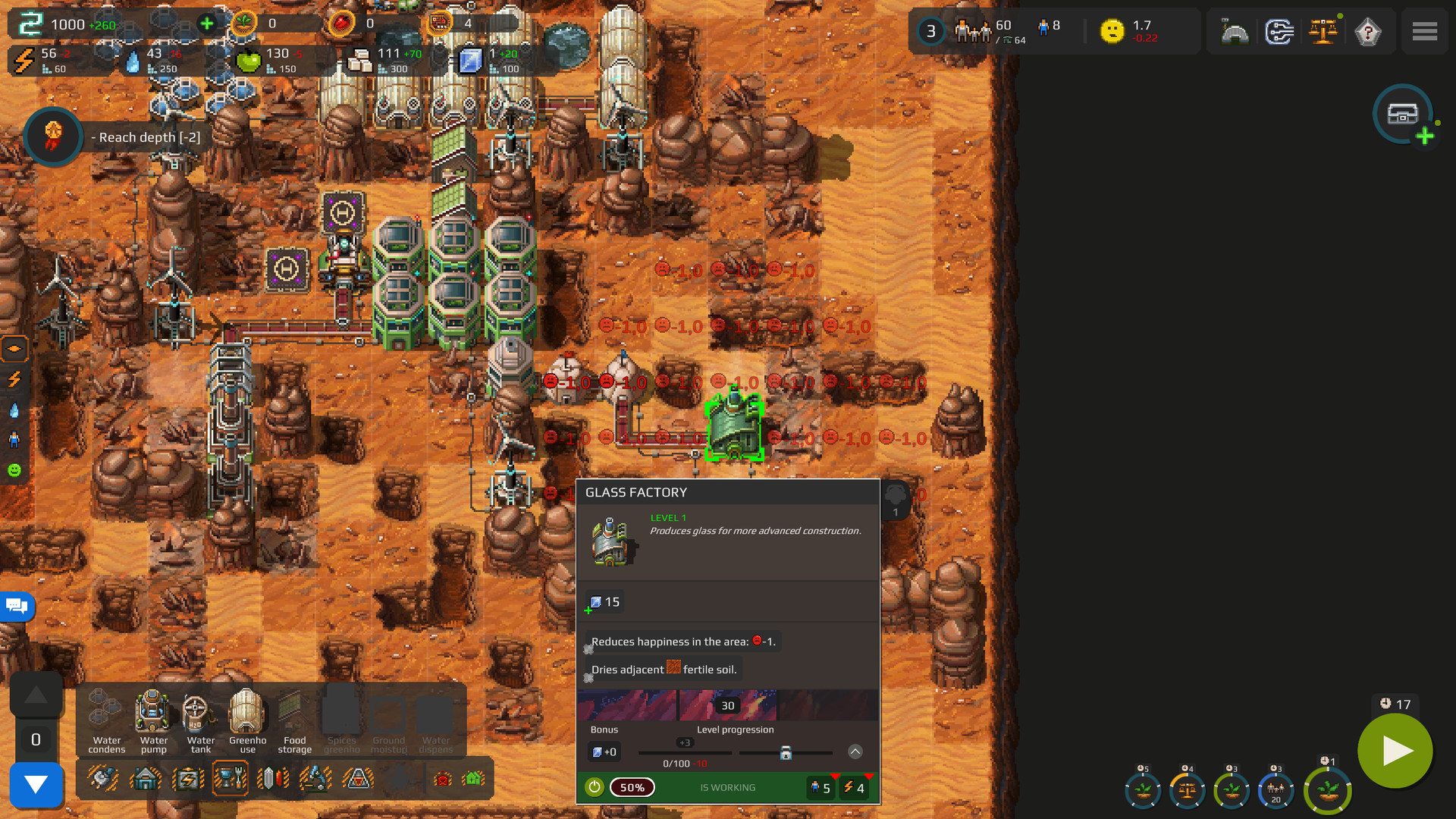1456x819 pixels.
Task: Switch to the food category tab
Action: (x=230, y=777)
